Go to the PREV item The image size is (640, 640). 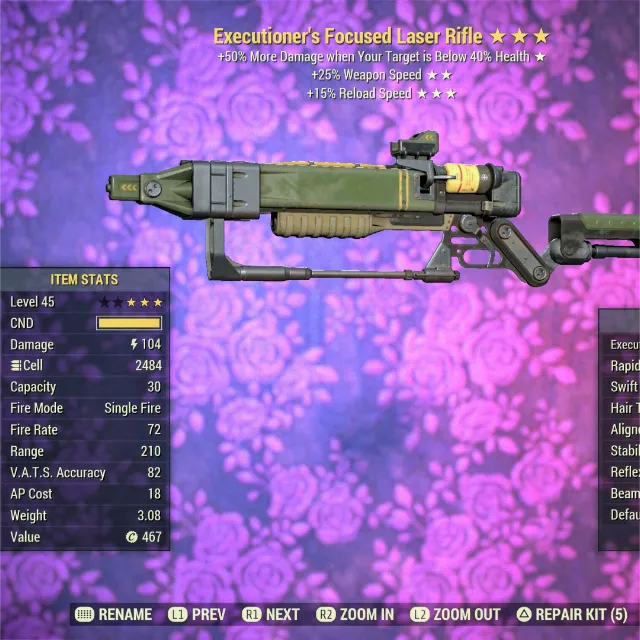pos(197,615)
